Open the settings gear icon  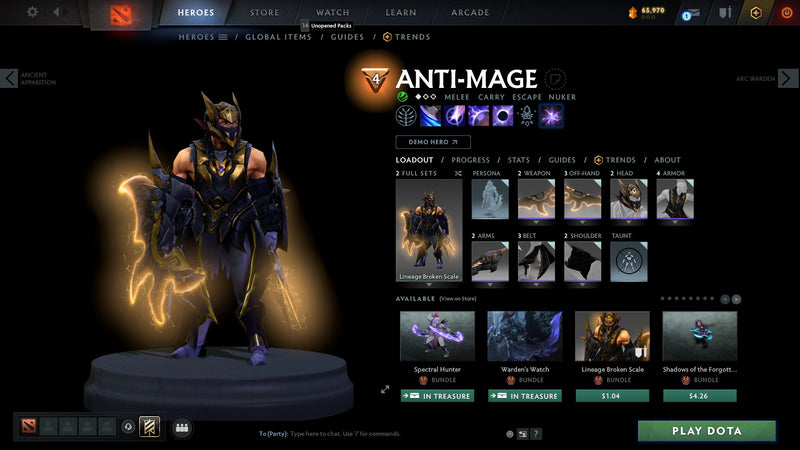click(x=32, y=12)
